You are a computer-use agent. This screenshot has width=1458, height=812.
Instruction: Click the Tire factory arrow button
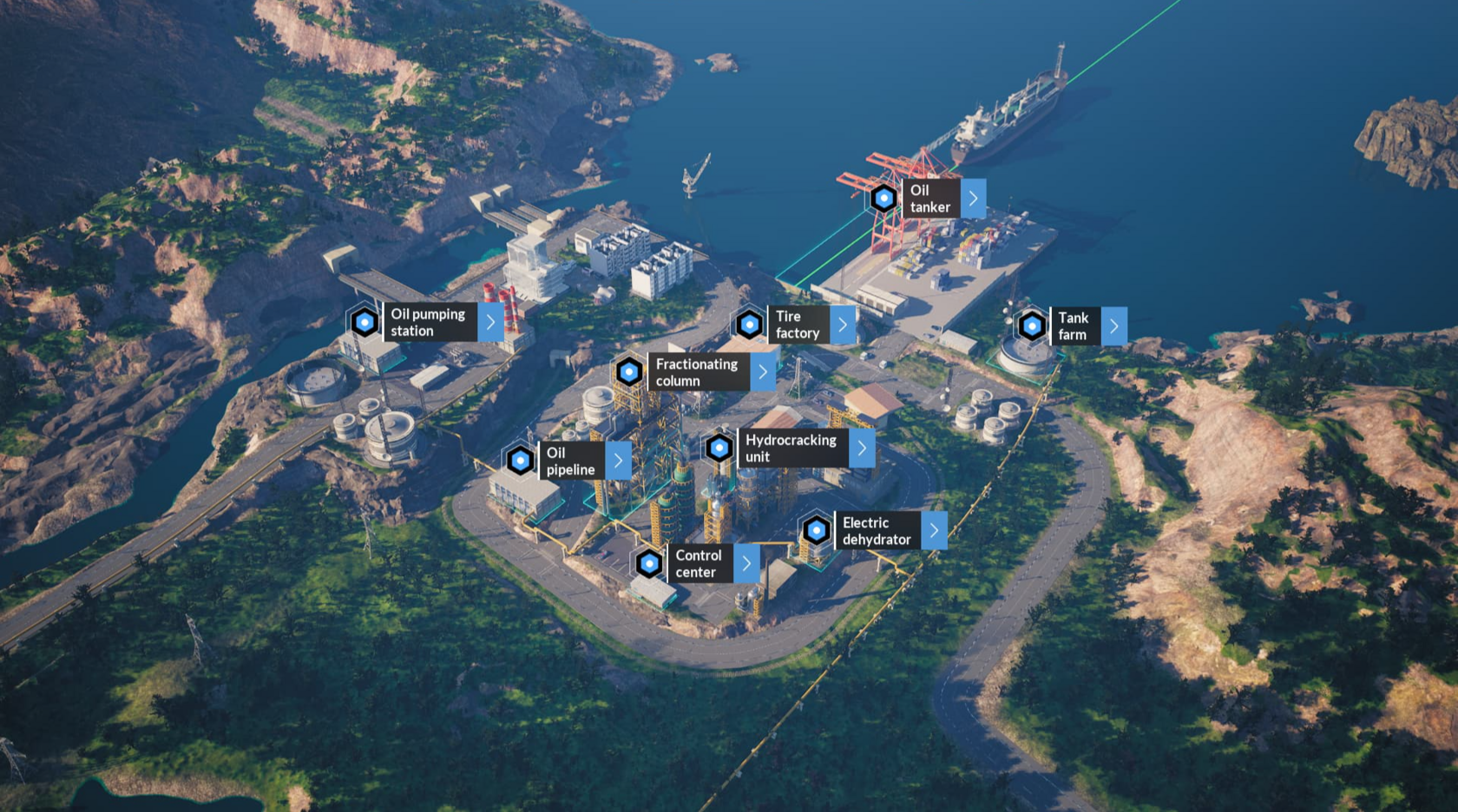click(x=842, y=324)
